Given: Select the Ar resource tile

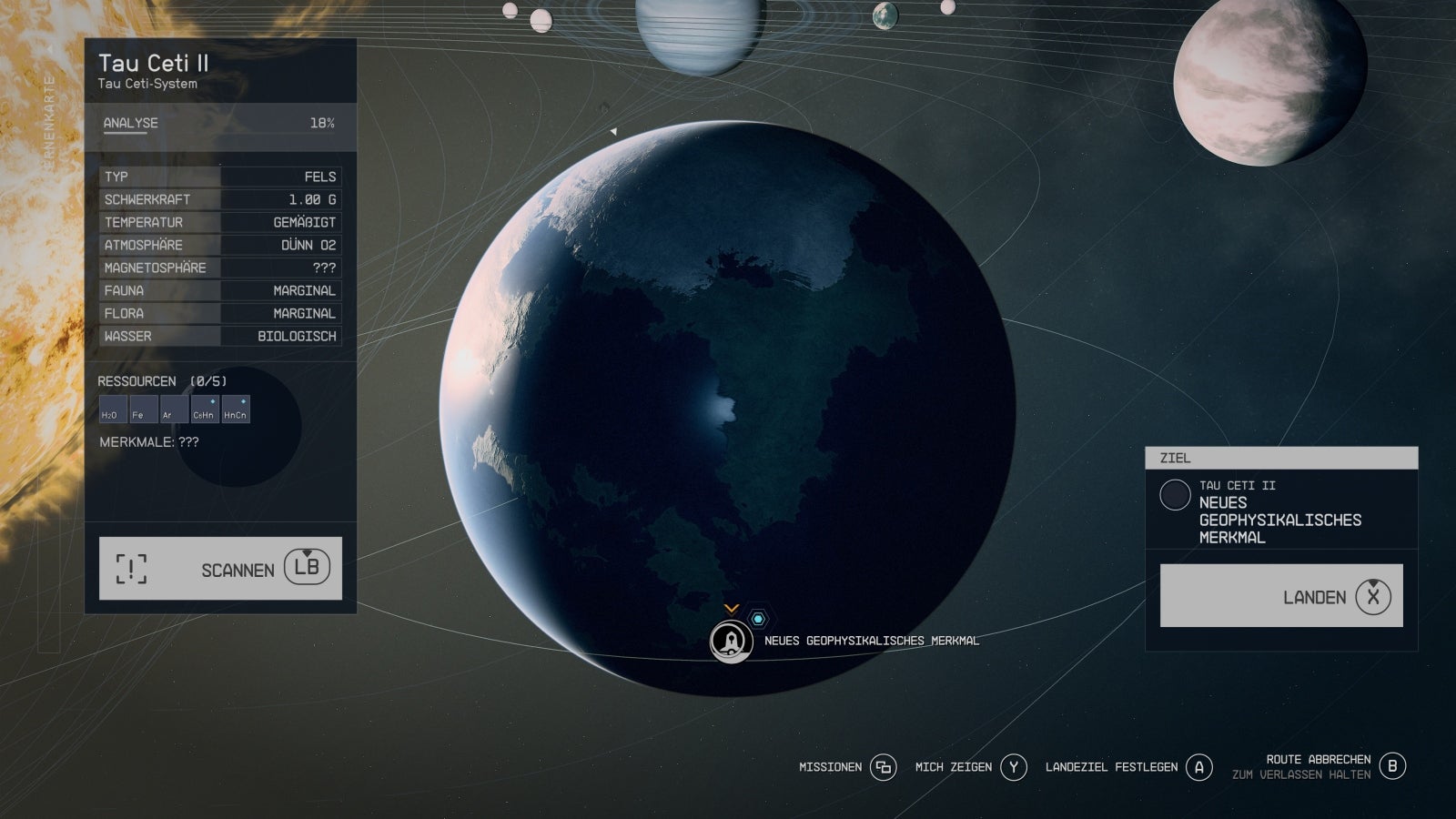Looking at the screenshot, I should [x=173, y=409].
